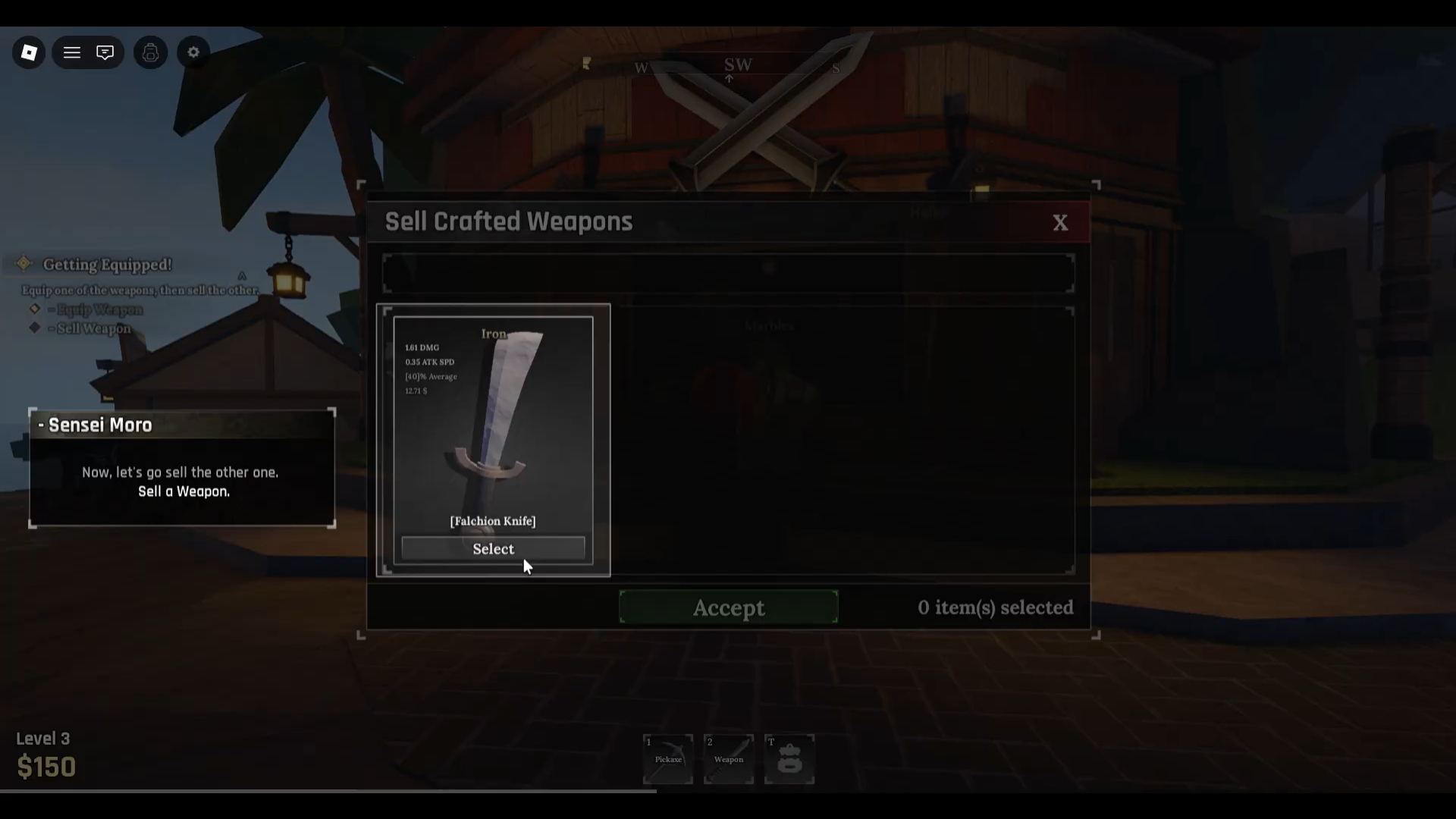The image size is (1456, 819).
Task: Open the gear settings icon
Action: 193,52
